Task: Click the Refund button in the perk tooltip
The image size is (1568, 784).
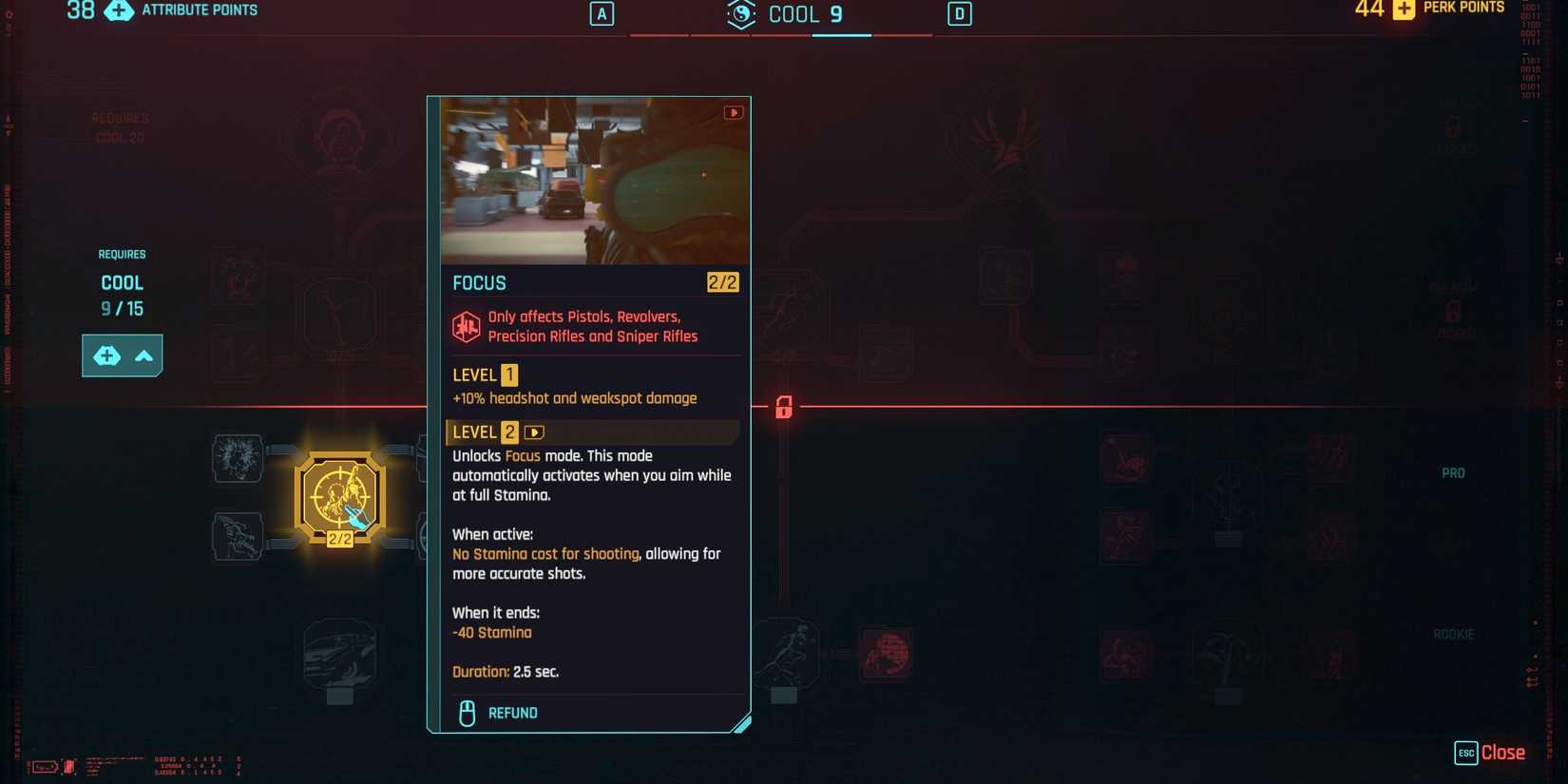Action: pyautogui.click(x=511, y=713)
